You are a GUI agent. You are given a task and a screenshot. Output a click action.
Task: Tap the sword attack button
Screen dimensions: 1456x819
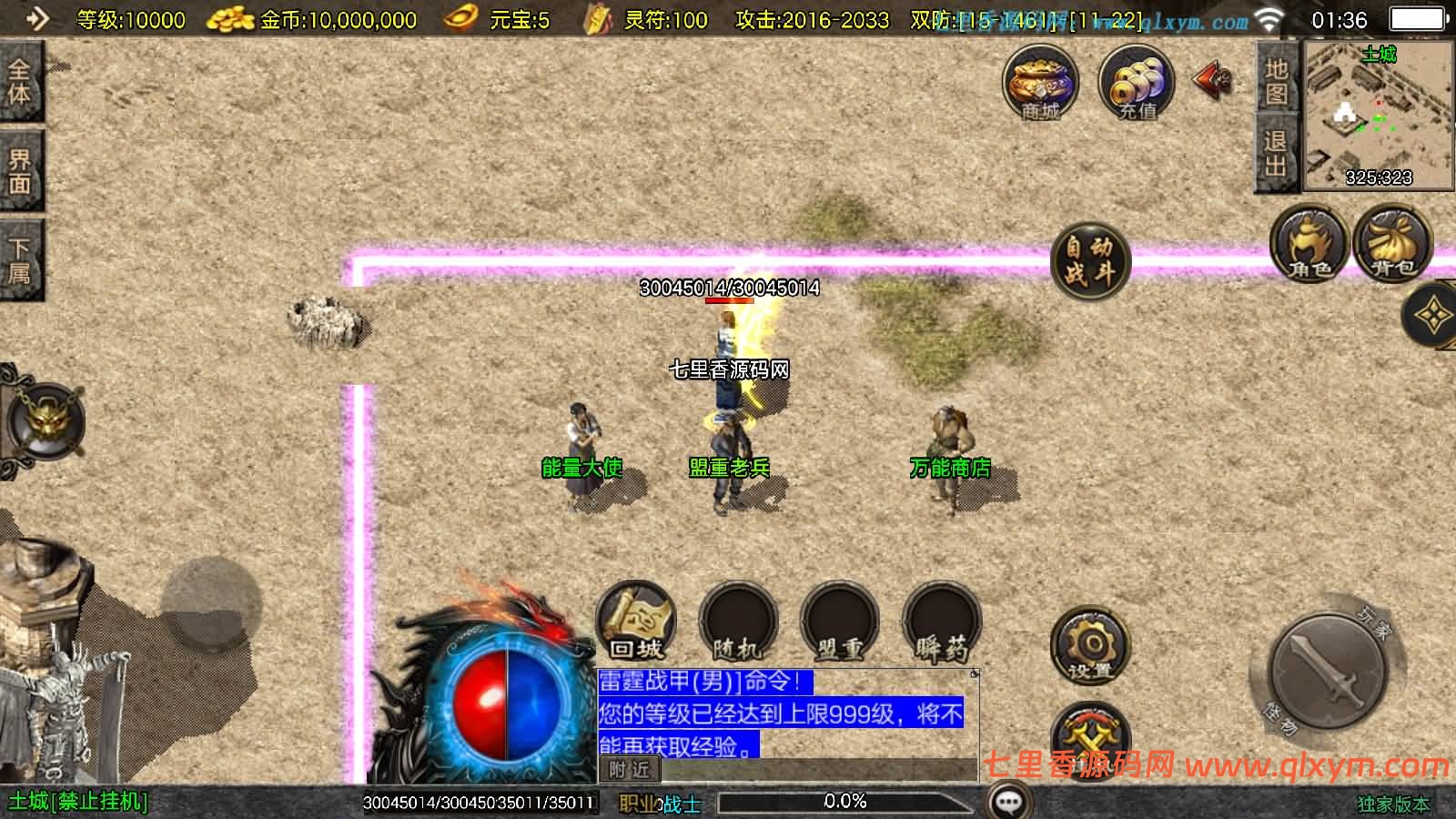(x=1328, y=671)
